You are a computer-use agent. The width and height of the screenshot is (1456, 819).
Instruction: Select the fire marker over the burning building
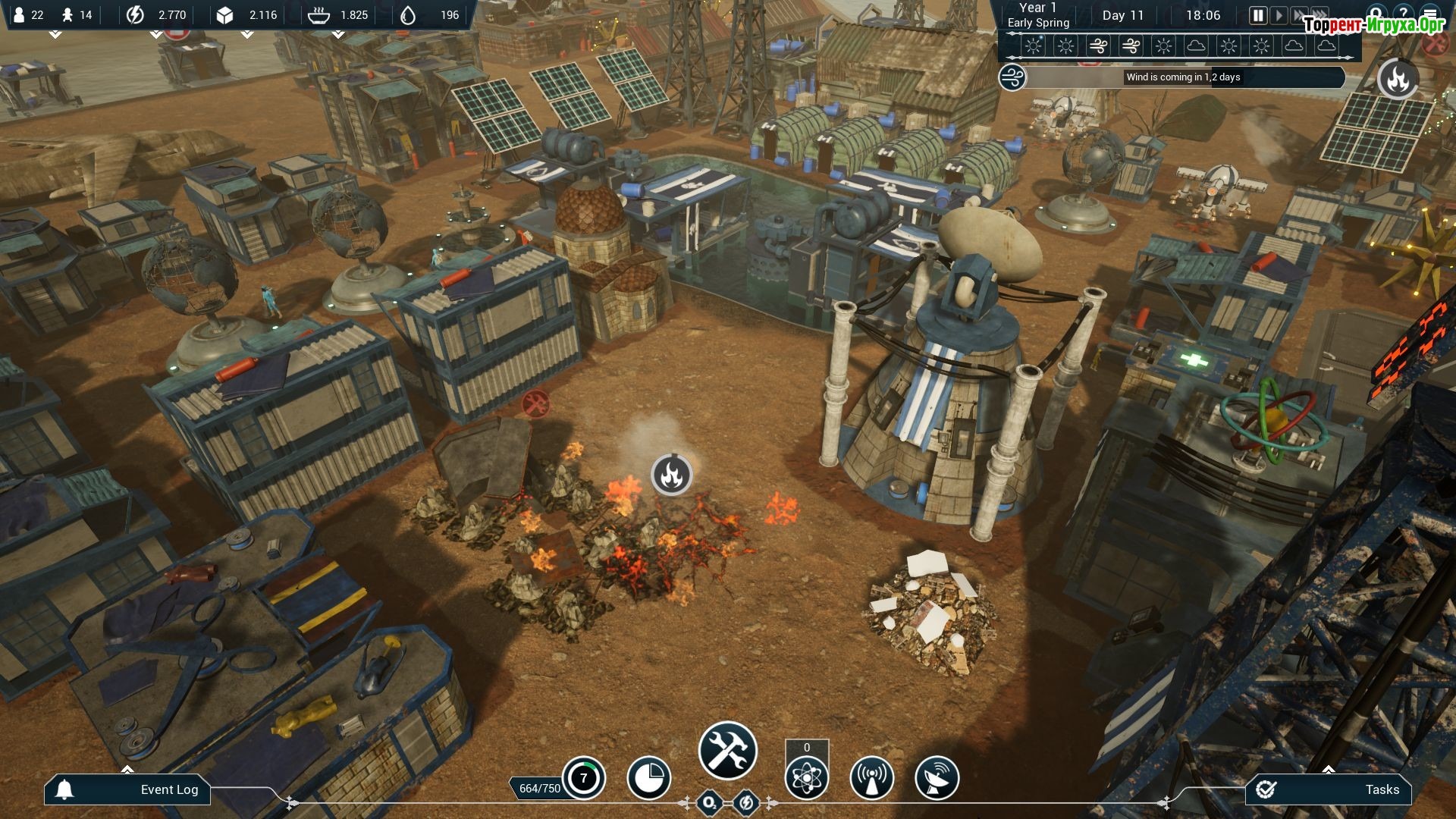pyautogui.click(x=671, y=475)
